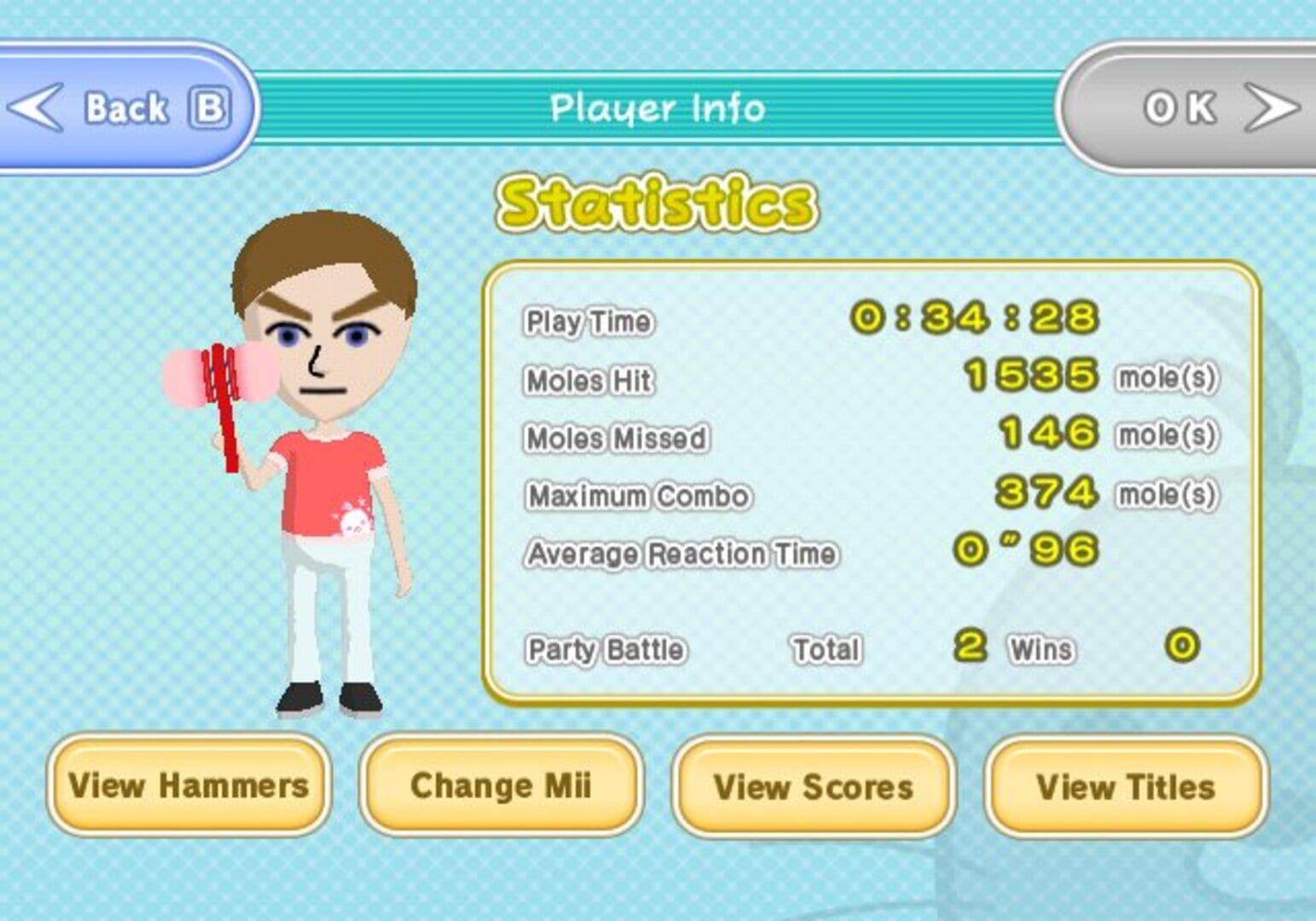
Task: Click the Player Info title banner
Action: tap(657, 107)
